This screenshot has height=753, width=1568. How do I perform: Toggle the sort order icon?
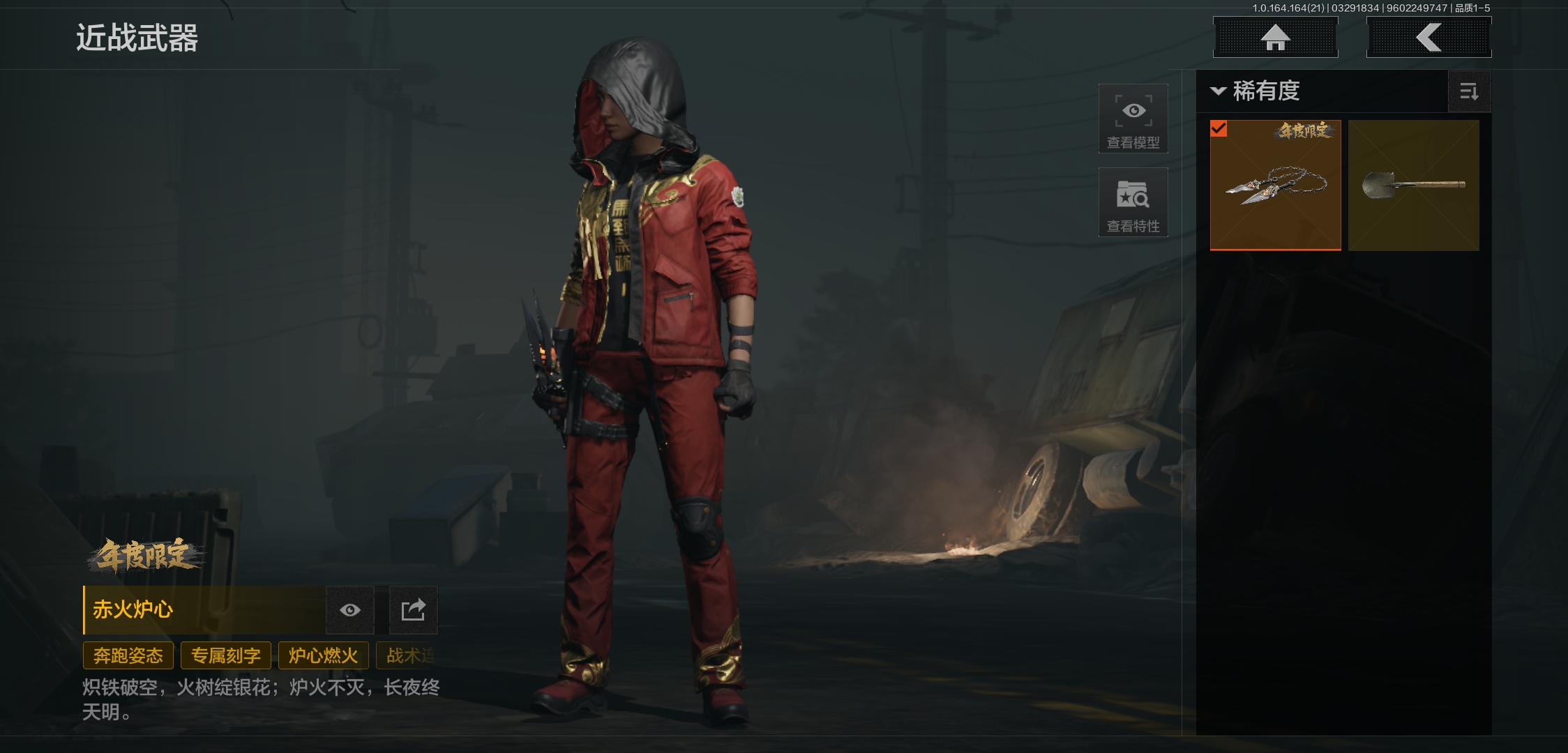coord(1469,91)
